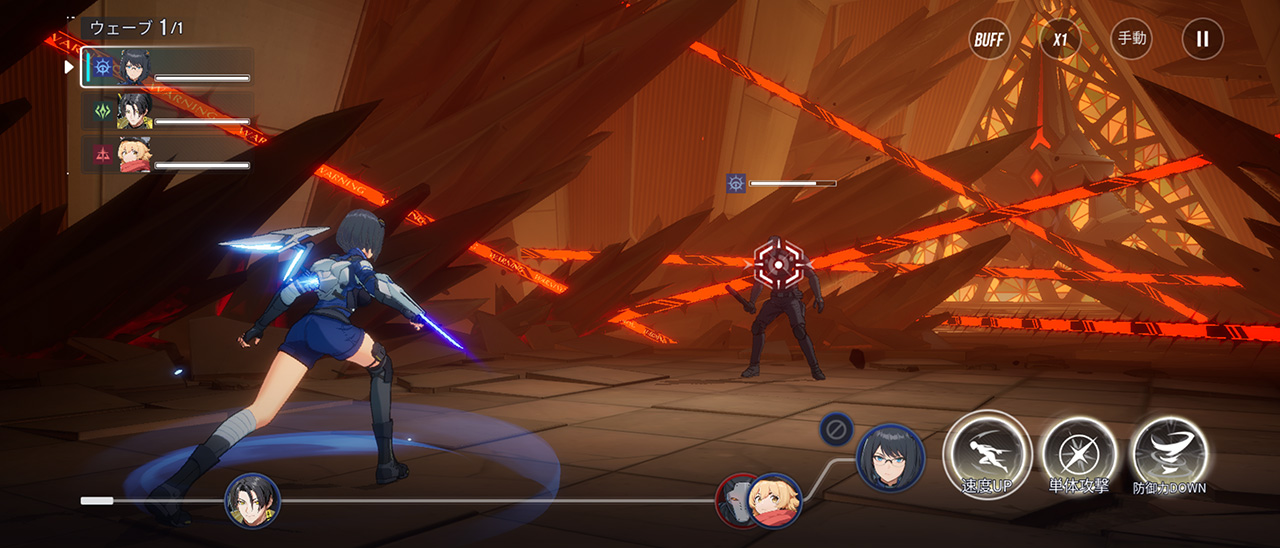
Task: Switch the 手動 manual battle mode
Action: click(1131, 39)
